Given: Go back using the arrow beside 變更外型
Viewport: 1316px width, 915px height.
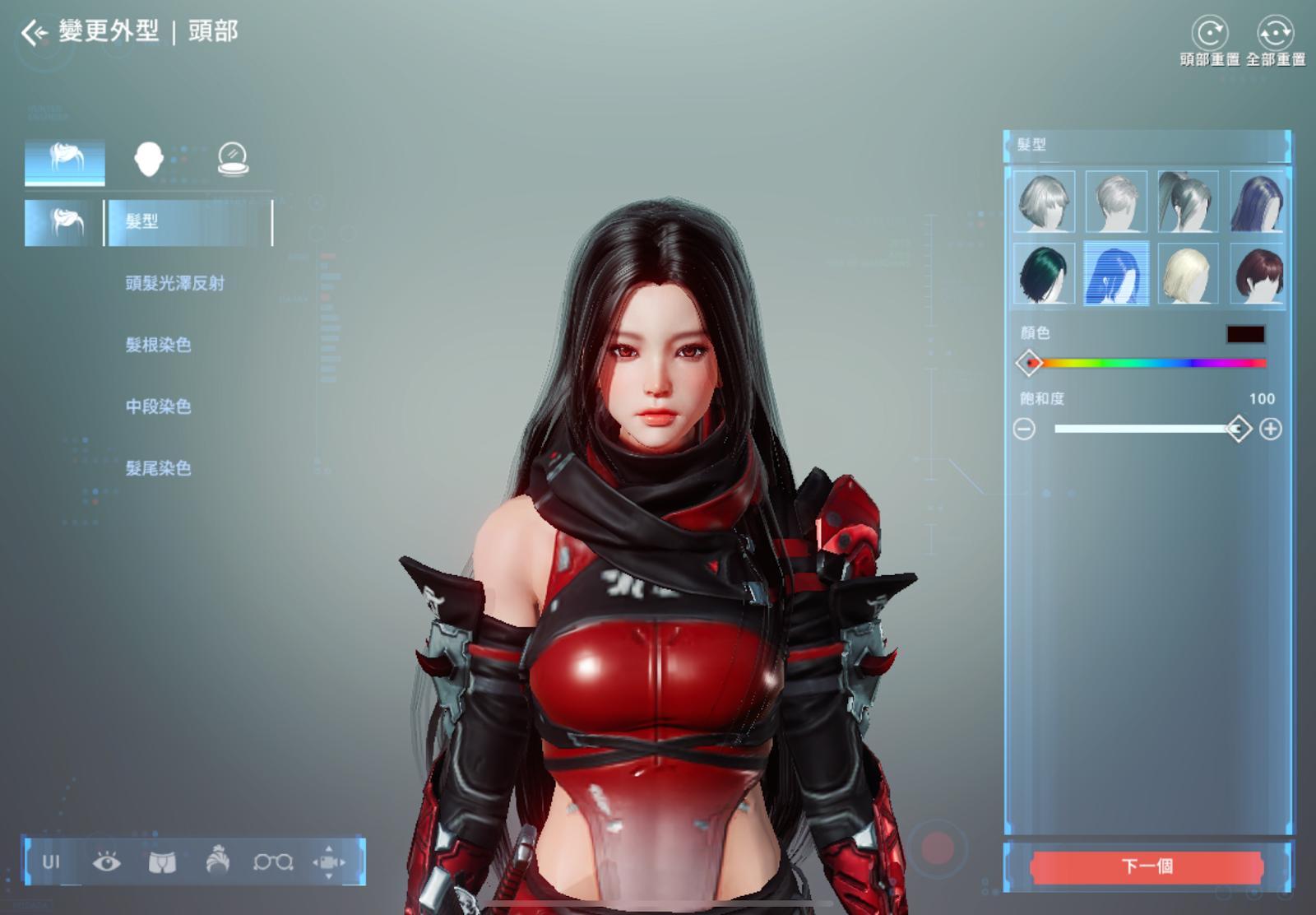Looking at the screenshot, I should tap(34, 33).
